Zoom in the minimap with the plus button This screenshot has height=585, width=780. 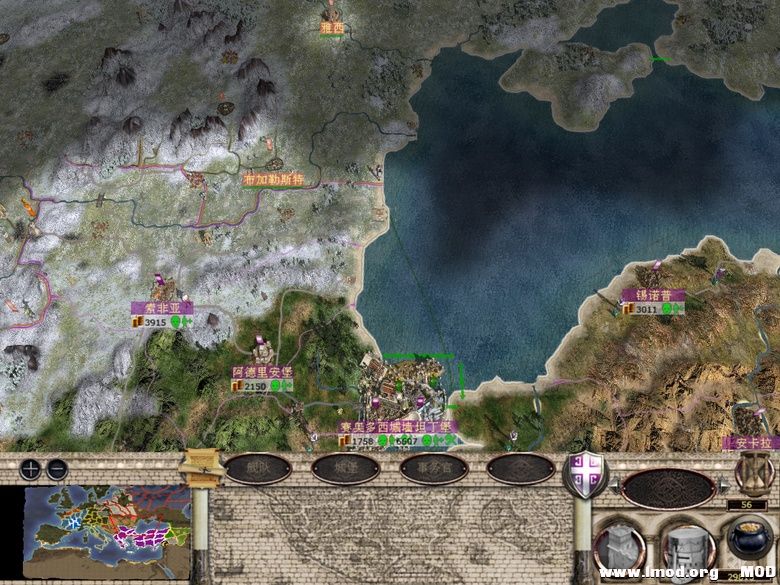click(31, 468)
